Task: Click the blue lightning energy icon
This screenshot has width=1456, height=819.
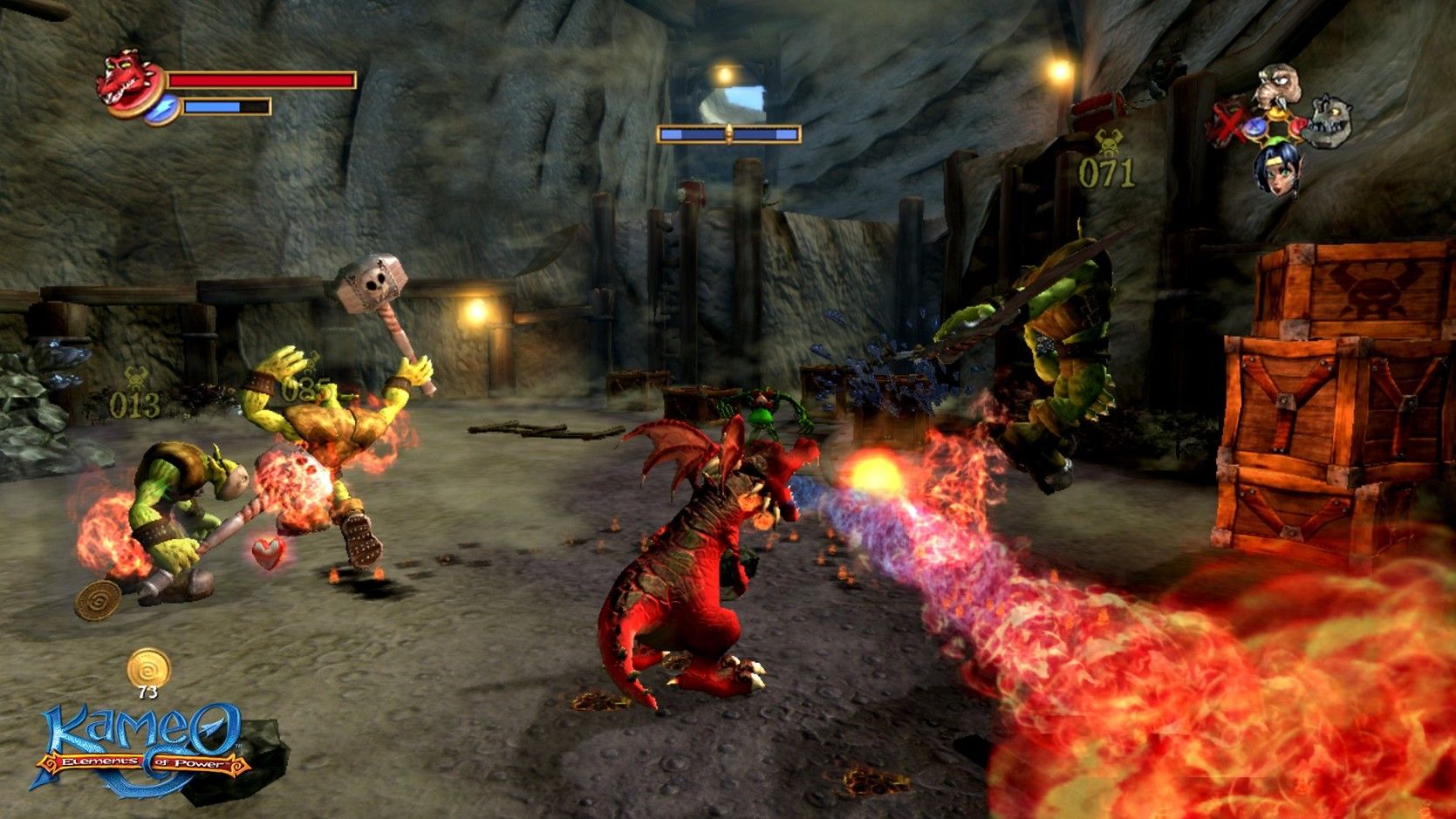Action: 163,109
